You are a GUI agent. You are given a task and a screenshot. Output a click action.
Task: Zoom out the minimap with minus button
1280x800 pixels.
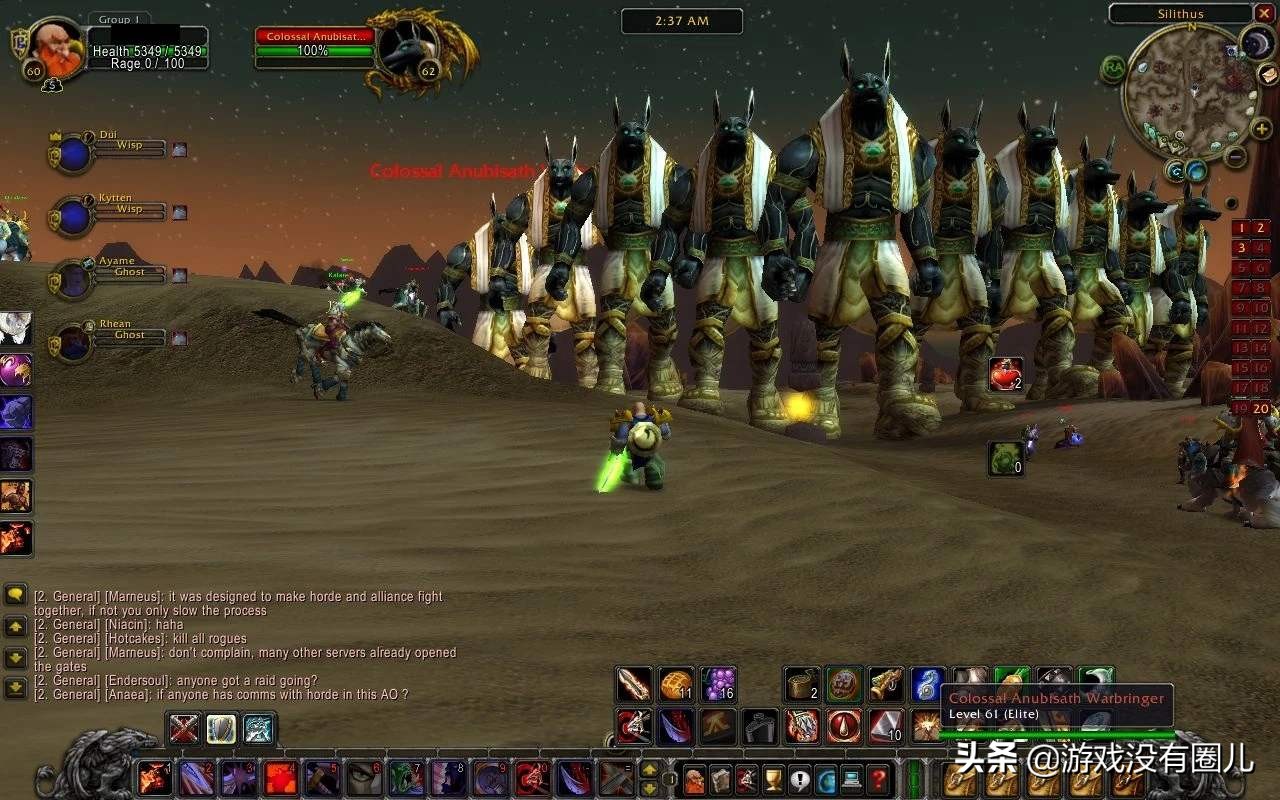coord(1236,156)
